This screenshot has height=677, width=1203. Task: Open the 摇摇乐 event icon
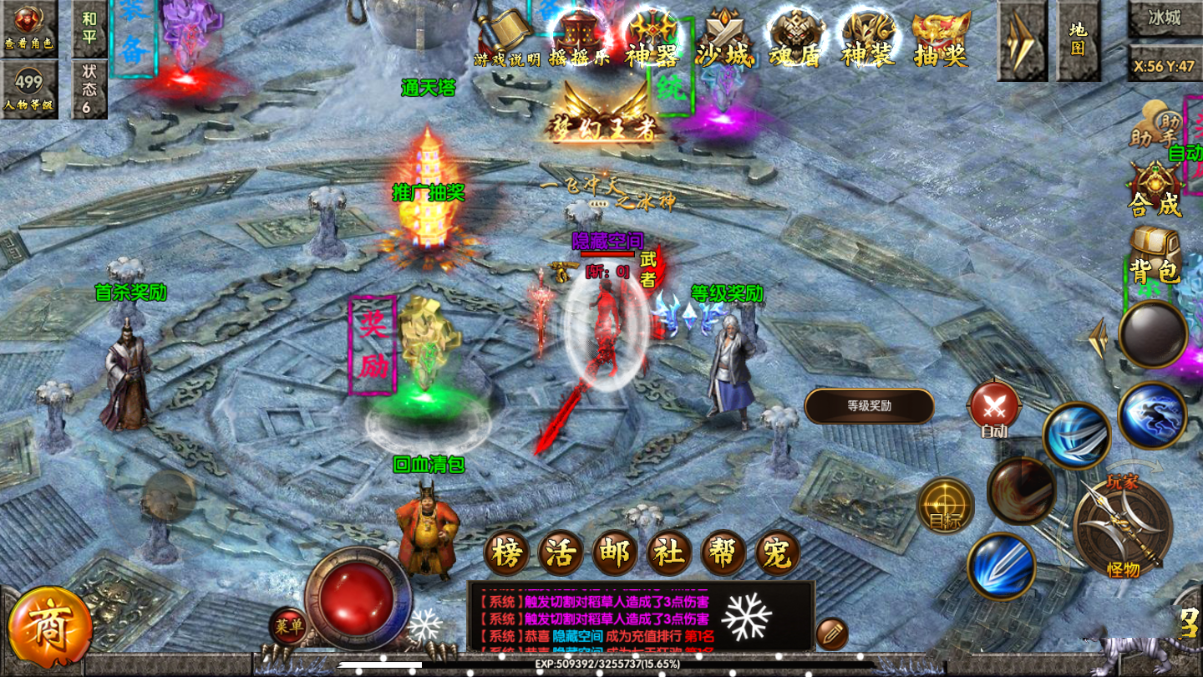pyautogui.click(x=579, y=38)
